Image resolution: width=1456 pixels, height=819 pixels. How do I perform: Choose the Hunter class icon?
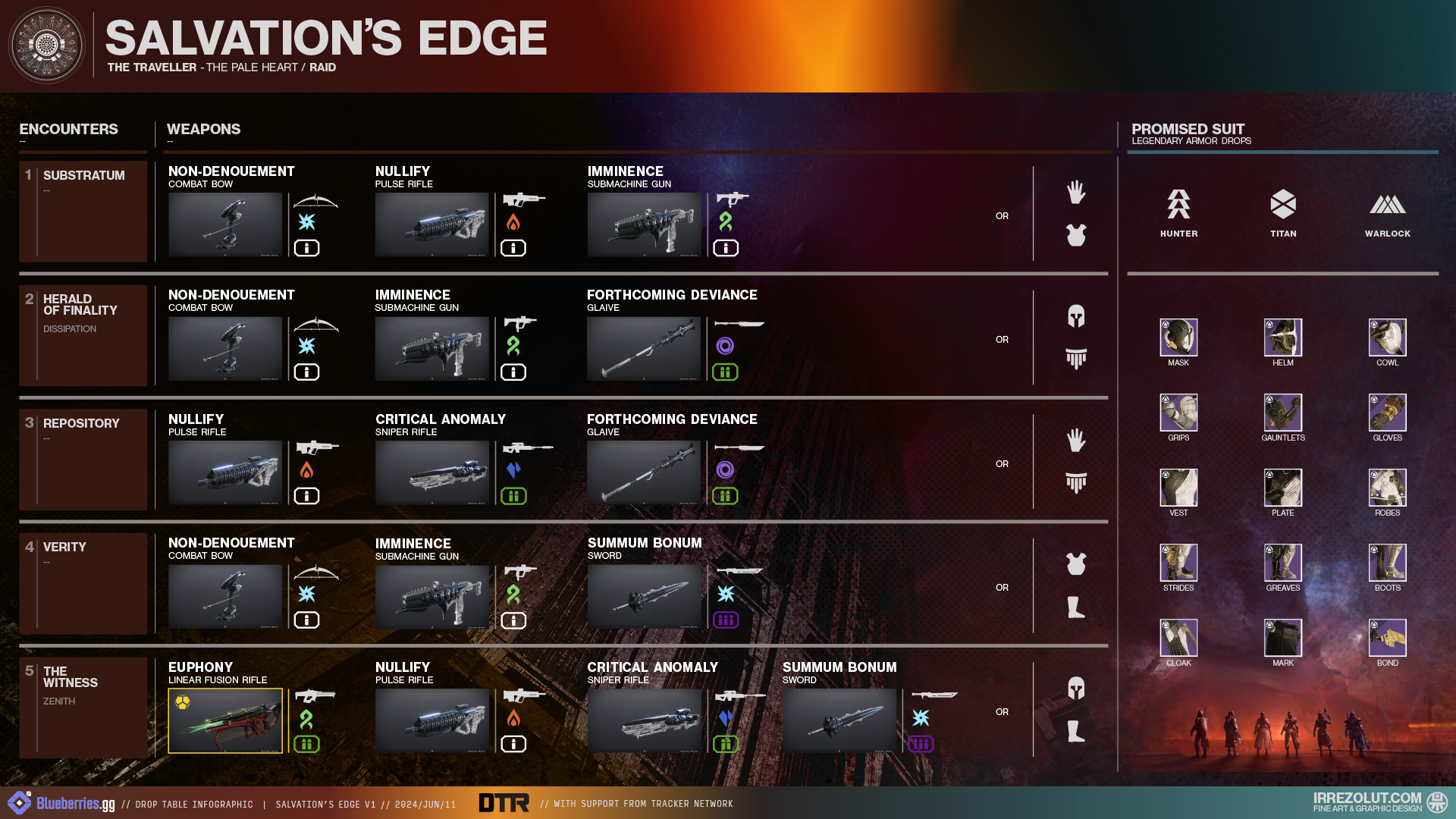point(1178,204)
